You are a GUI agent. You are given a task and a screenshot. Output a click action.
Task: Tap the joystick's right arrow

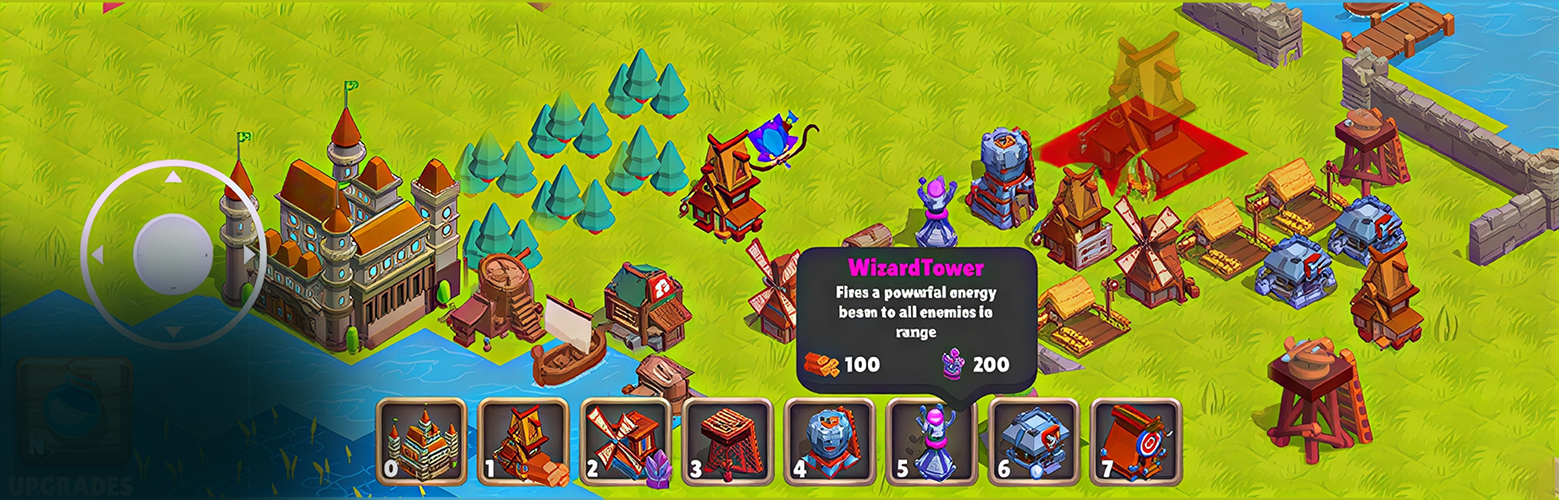(248, 254)
